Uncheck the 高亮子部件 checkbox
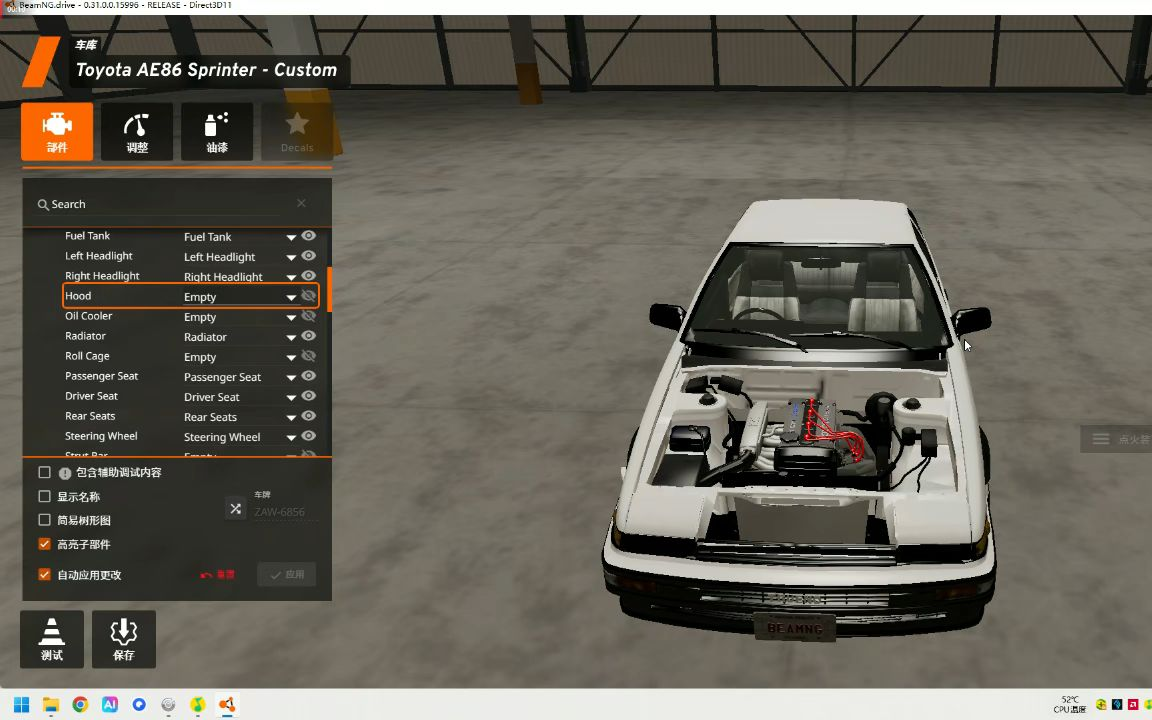 tap(44, 544)
